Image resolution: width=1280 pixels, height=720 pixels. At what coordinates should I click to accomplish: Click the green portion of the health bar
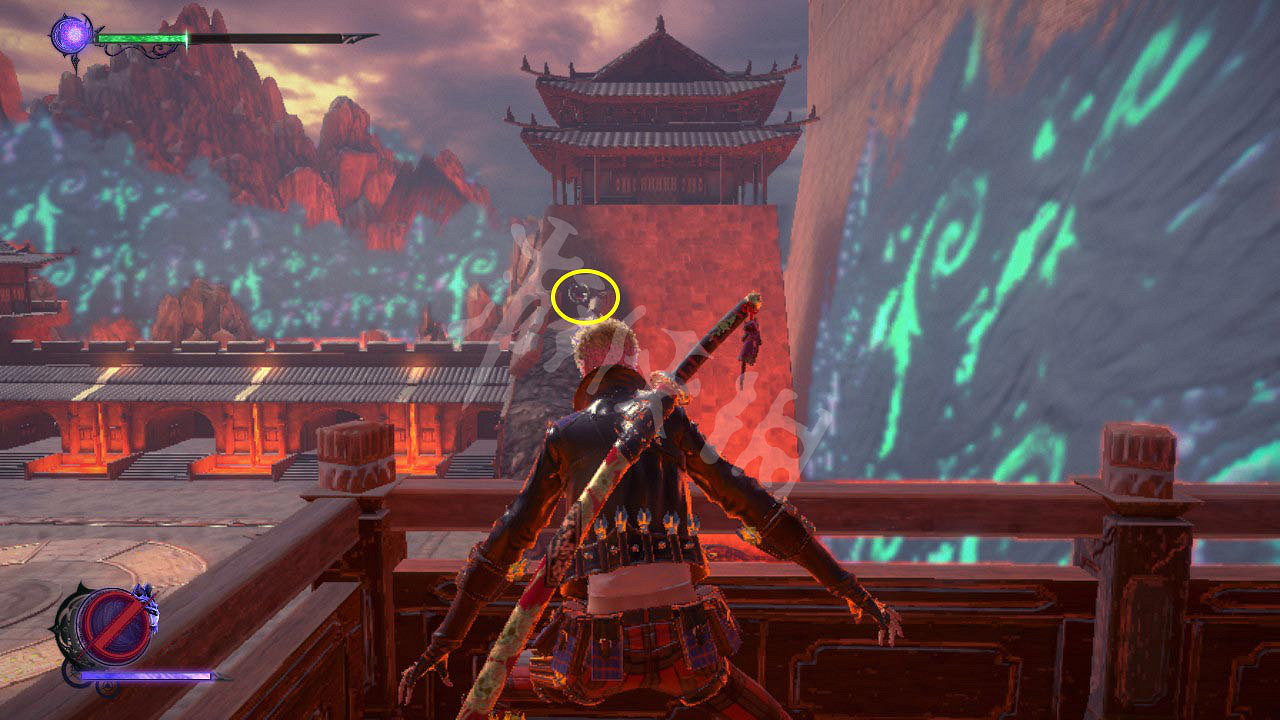point(140,39)
